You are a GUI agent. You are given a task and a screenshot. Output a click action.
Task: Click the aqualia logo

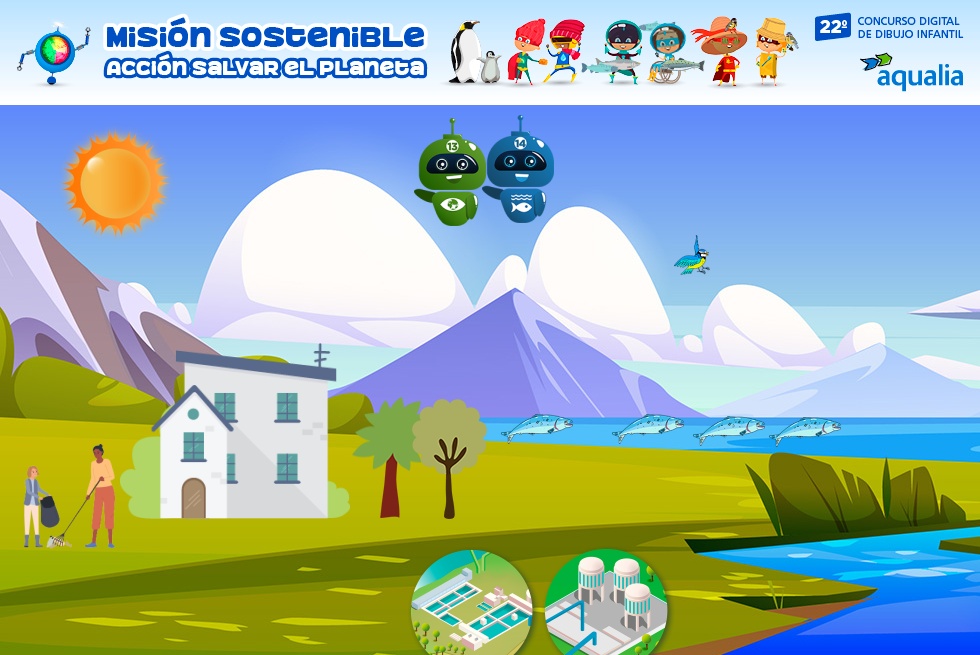pyautogui.click(x=912, y=72)
